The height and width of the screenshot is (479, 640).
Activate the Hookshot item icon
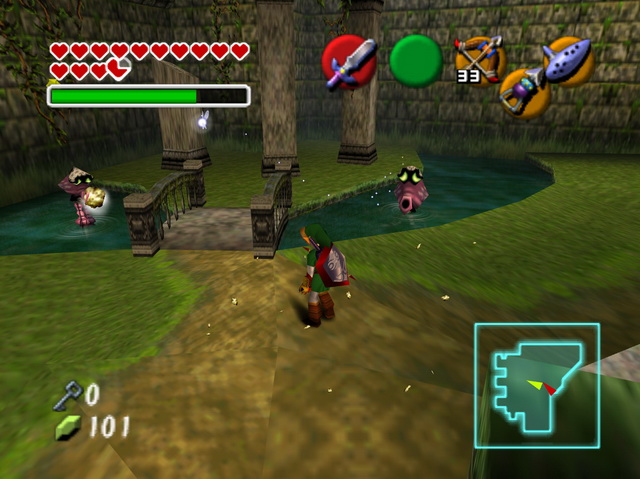524,92
